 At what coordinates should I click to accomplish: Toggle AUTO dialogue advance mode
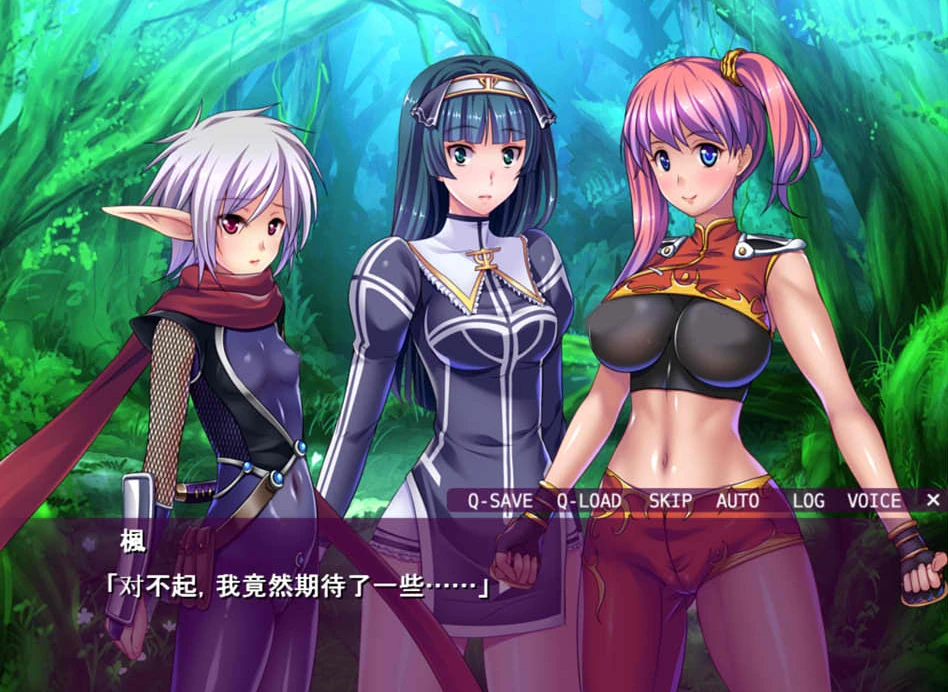[737, 501]
